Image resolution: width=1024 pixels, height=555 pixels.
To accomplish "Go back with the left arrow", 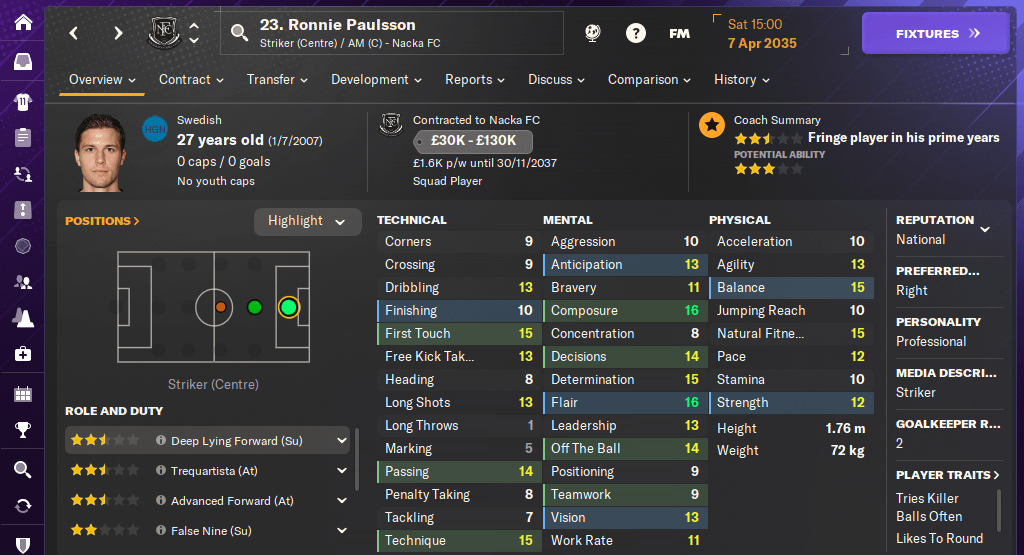I will tap(73, 33).
